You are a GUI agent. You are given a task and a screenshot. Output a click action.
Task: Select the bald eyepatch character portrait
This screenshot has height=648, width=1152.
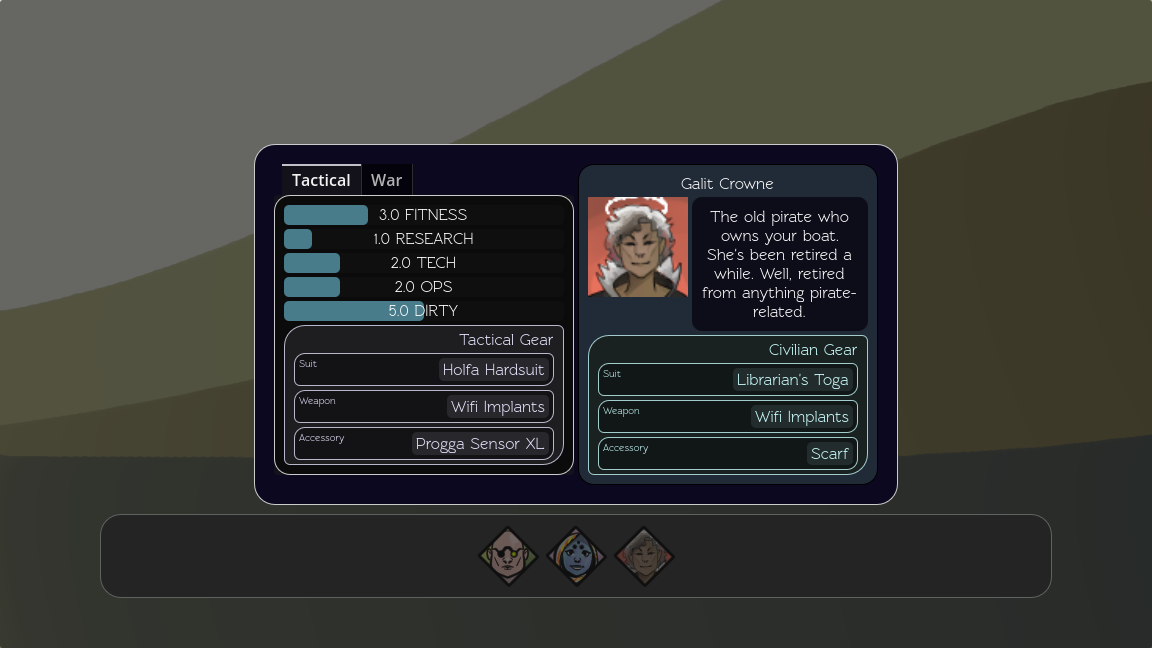[x=509, y=556]
